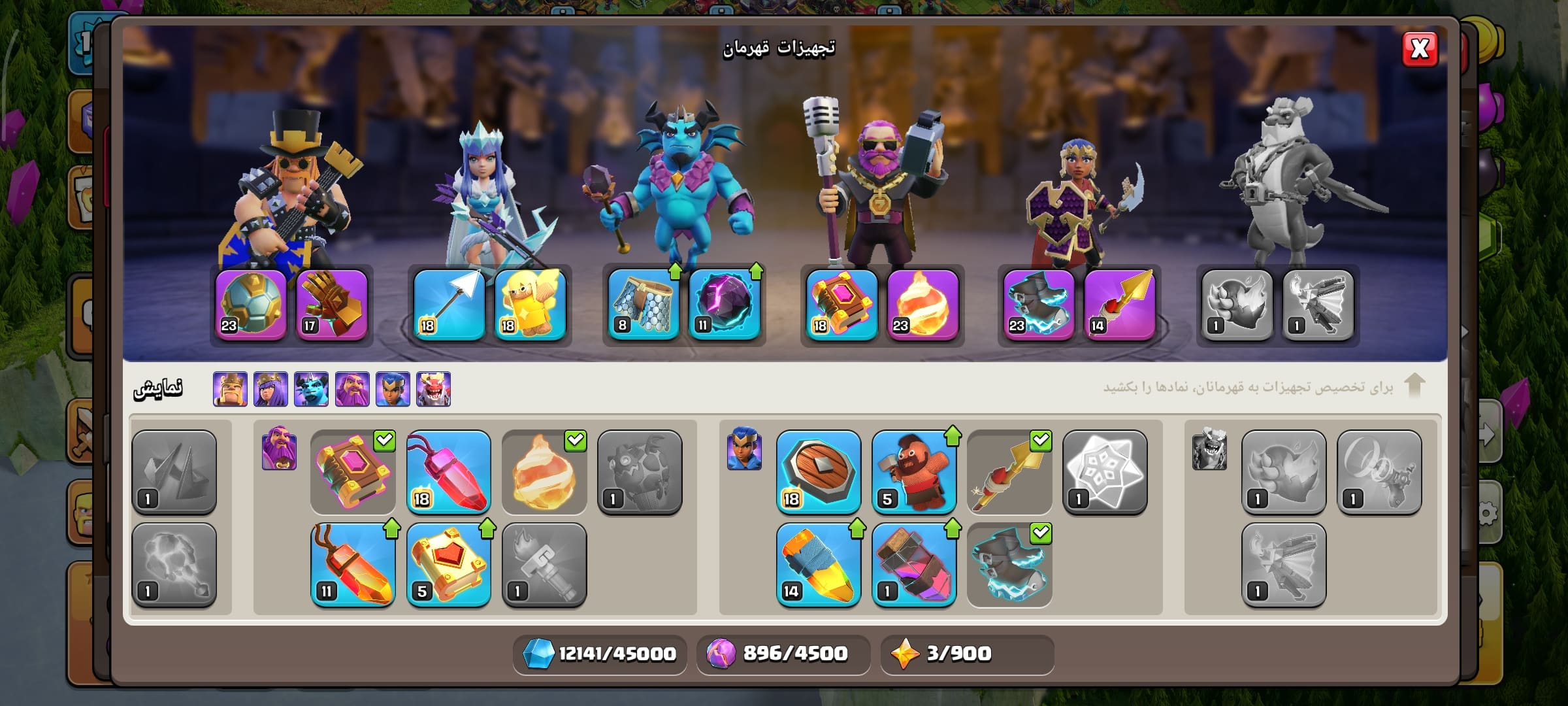Select the pink healing gem level 18
This screenshot has height=706, width=1568.
[x=448, y=472]
